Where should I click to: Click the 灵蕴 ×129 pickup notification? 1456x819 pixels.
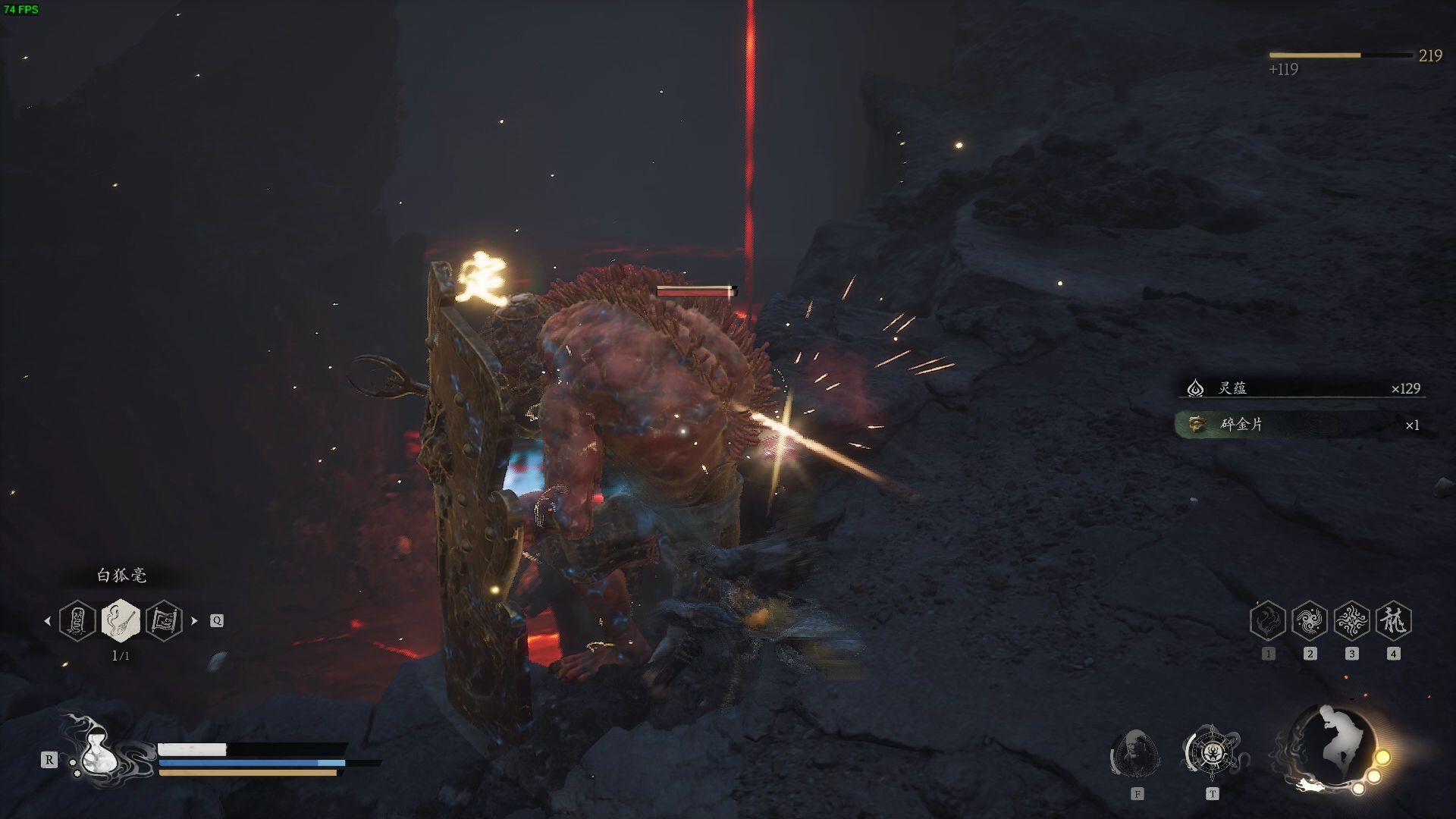(1301, 388)
